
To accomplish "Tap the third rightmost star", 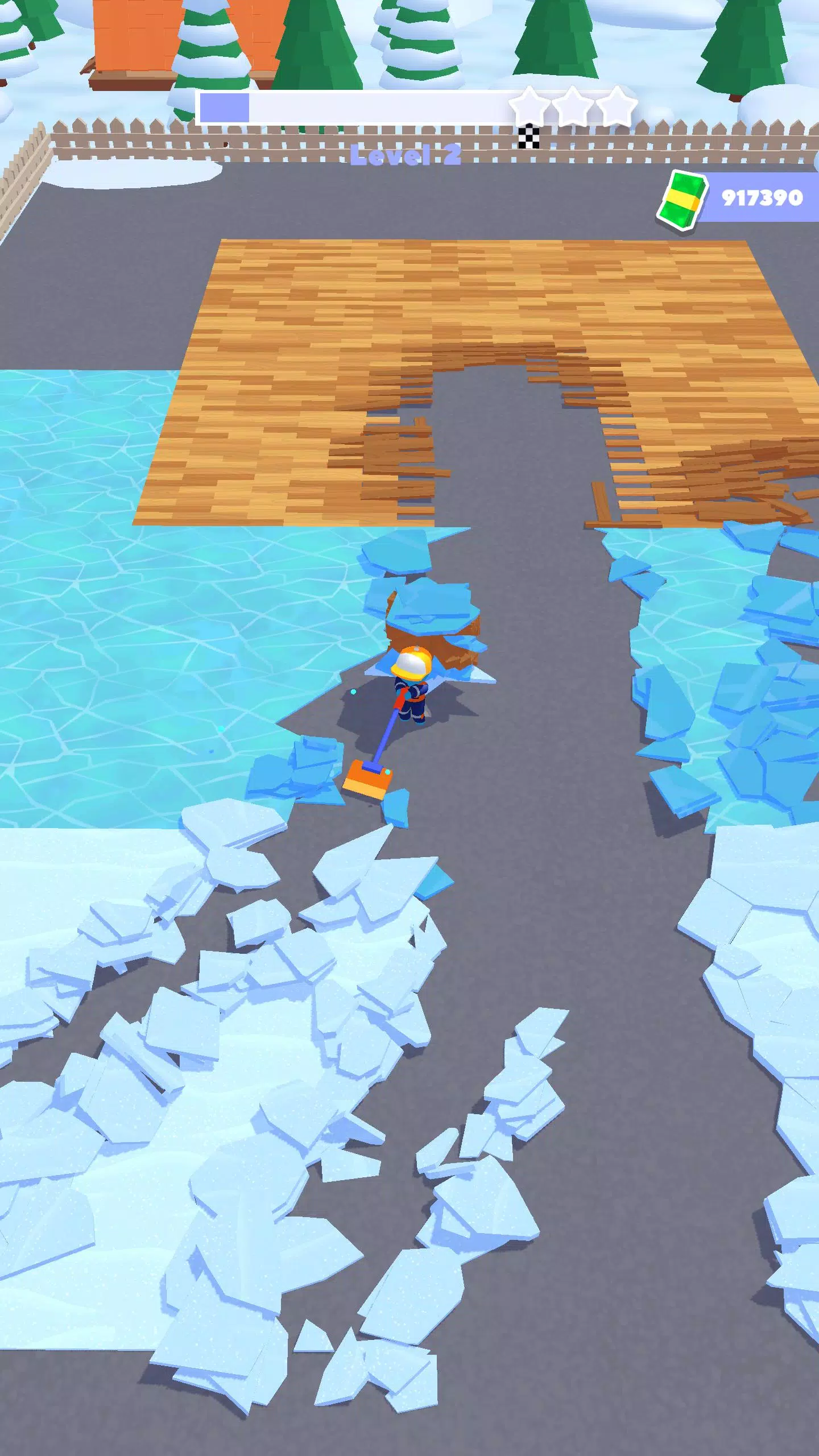I will (x=618, y=104).
